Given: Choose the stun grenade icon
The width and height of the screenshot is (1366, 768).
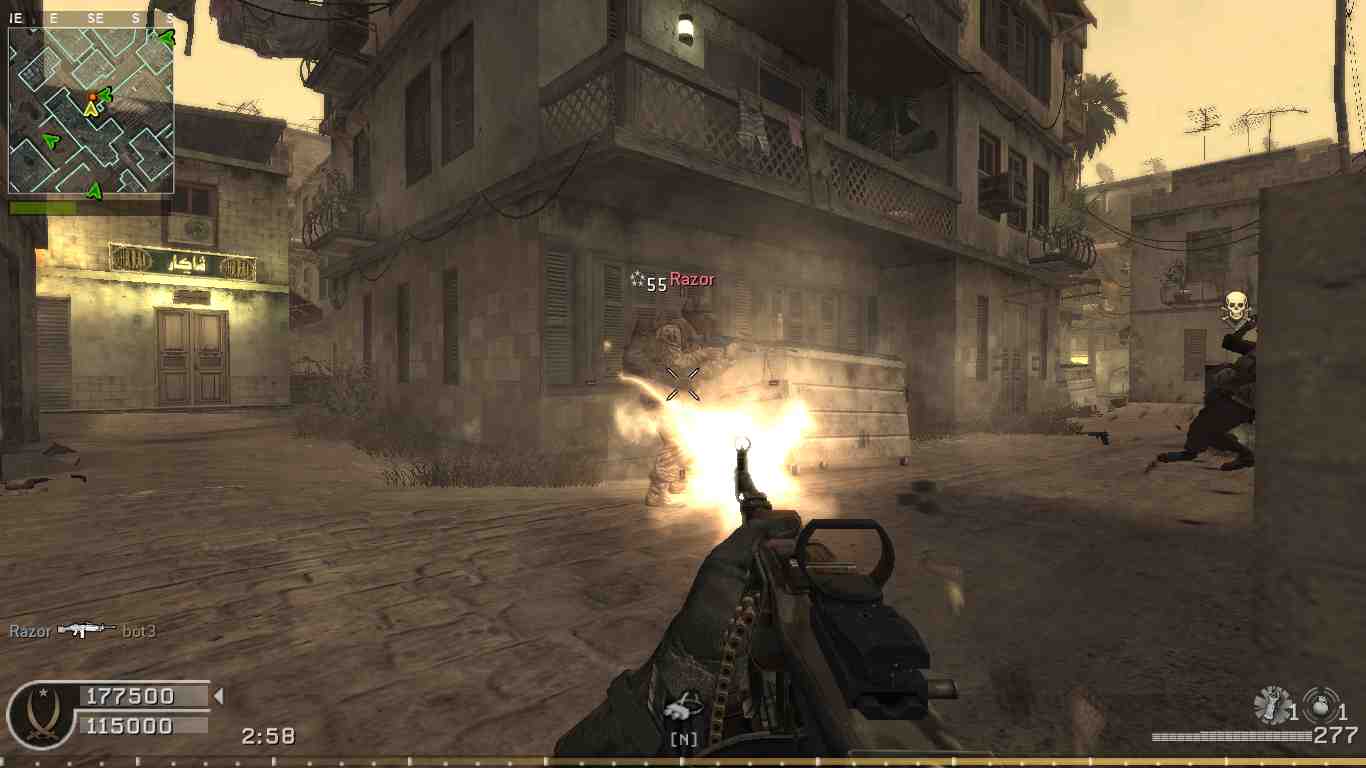Looking at the screenshot, I should click(x=1272, y=706).
